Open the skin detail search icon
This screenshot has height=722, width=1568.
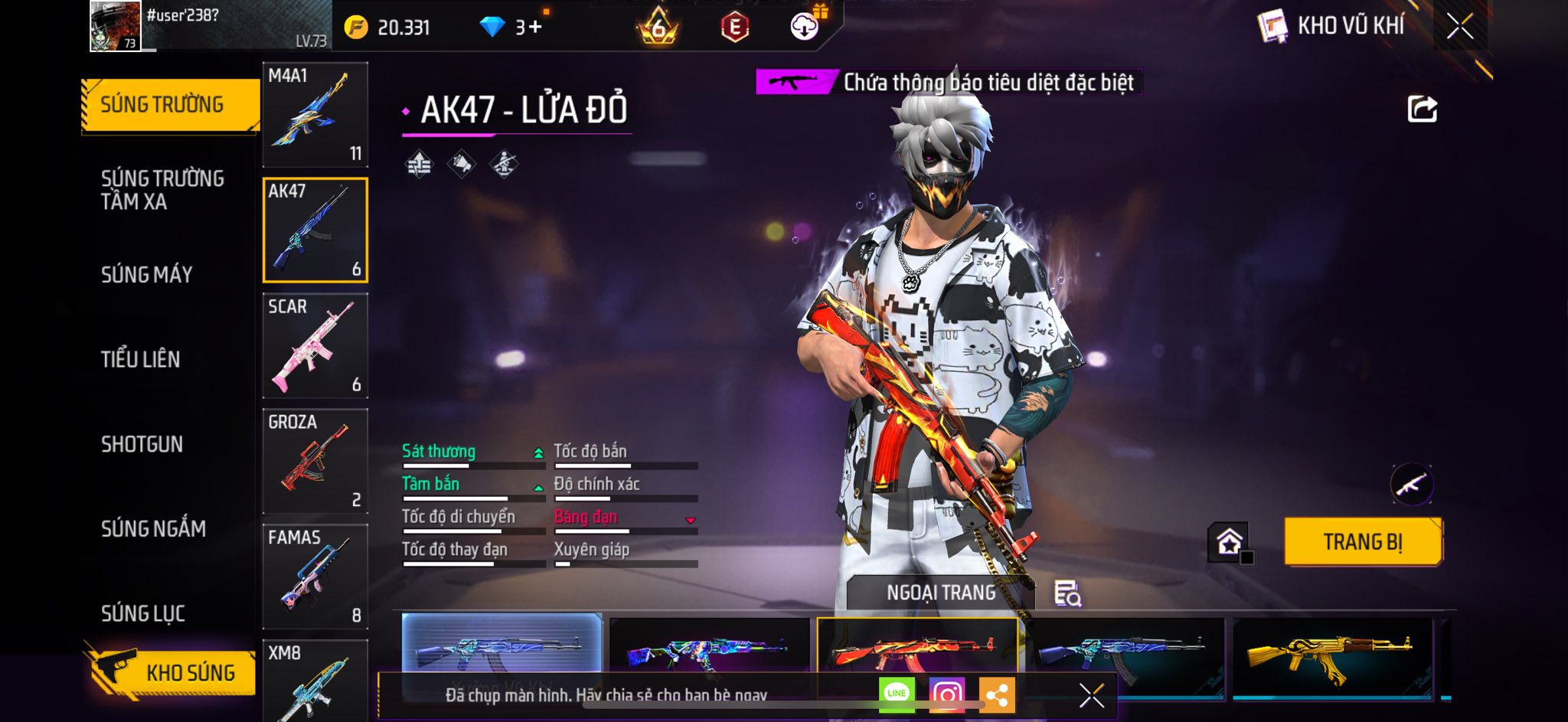(x=1067, y=593)
